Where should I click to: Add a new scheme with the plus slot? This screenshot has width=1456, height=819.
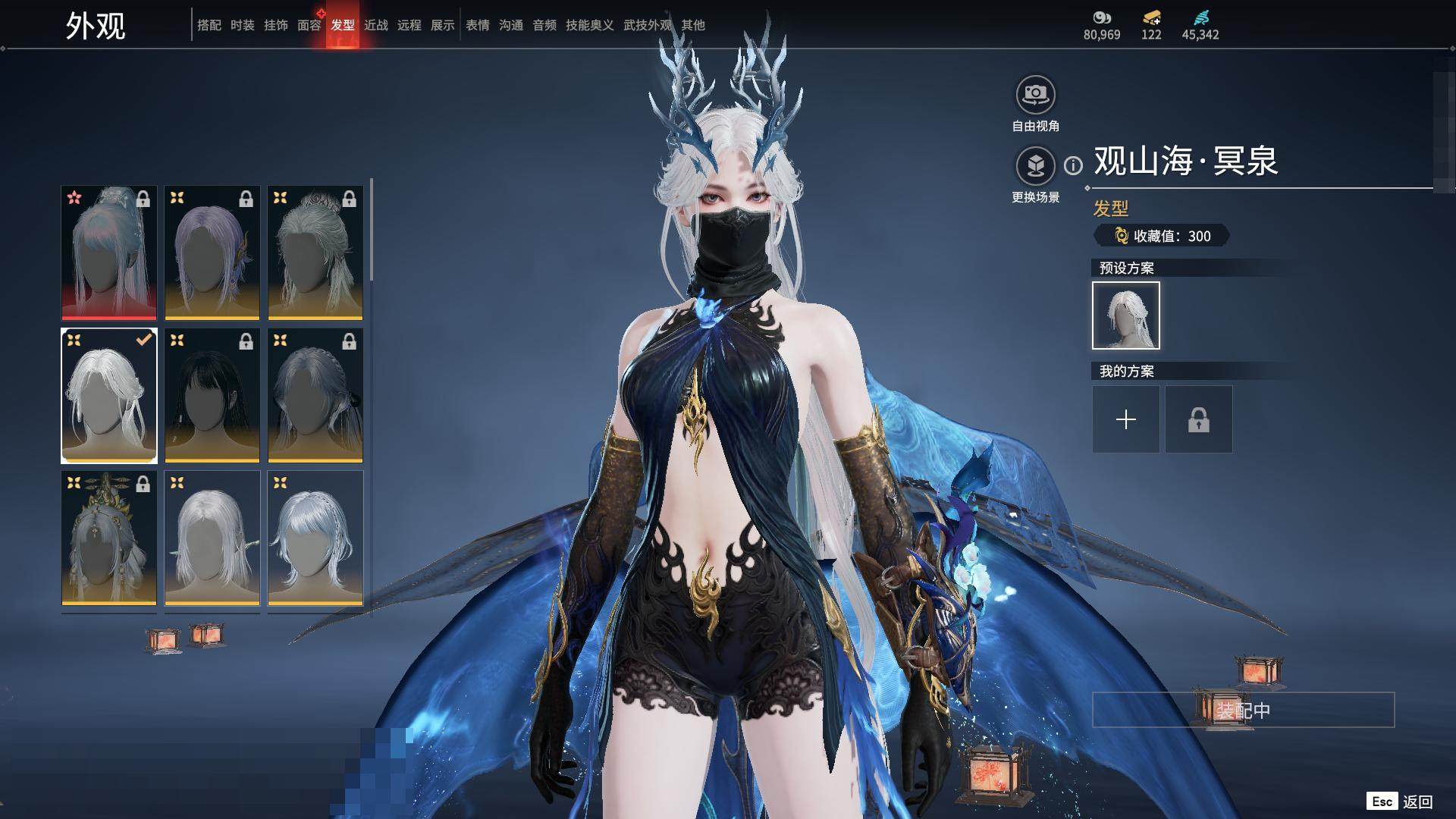(x=1125, y=419)
